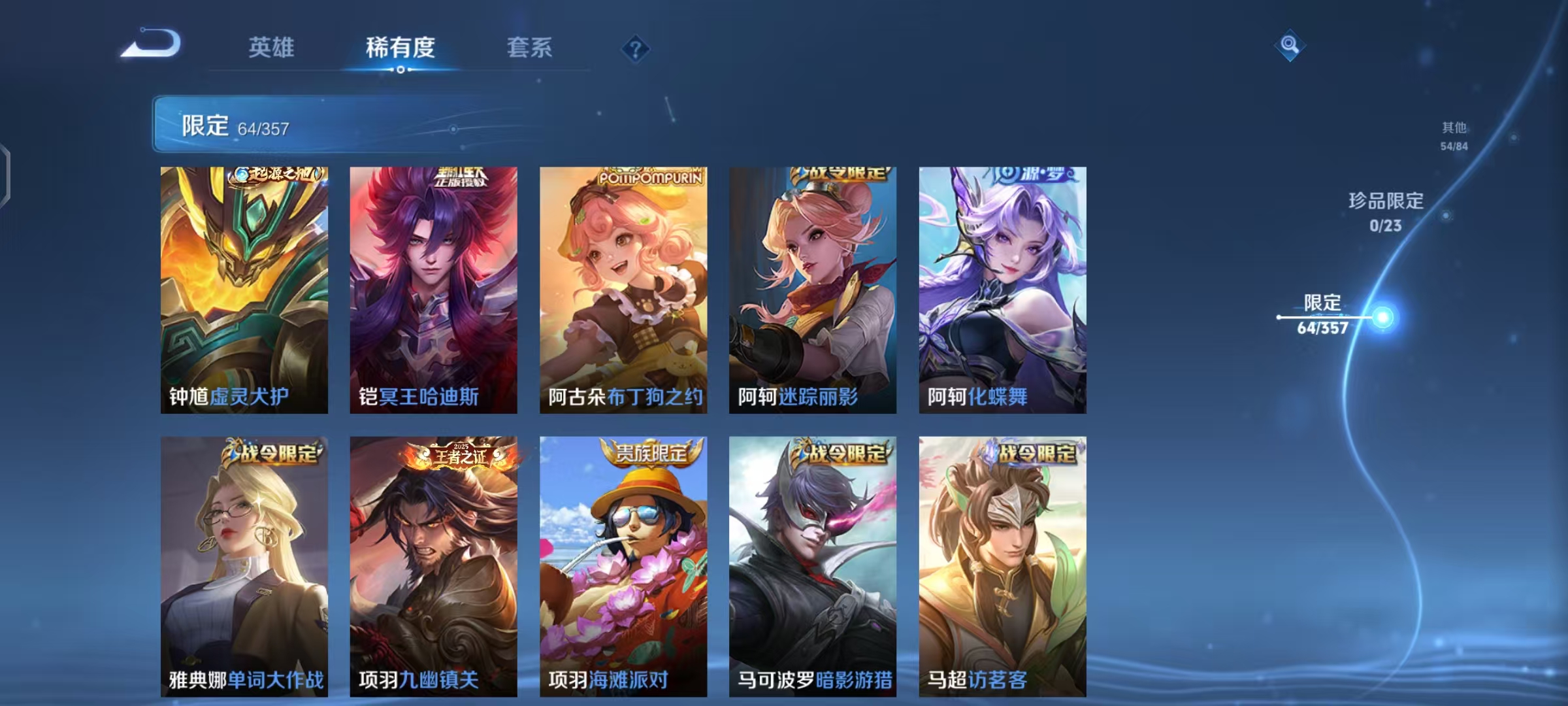1568x706 pixels.
Task: Click the 源·梦 badge on 阿轲化蝶舞 skin
Action: coord(1028,175)
